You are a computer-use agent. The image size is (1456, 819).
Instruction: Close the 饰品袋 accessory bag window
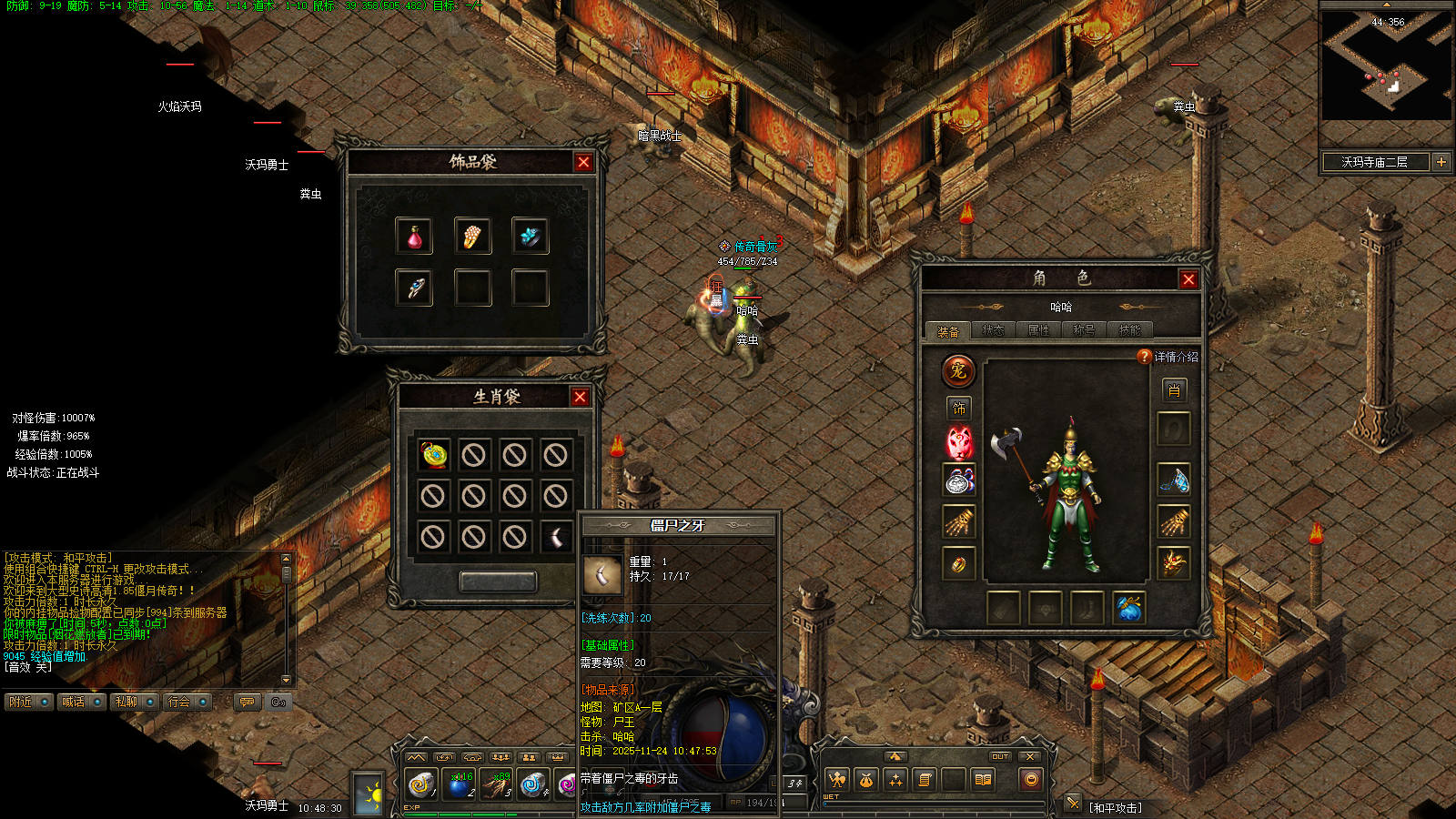coord(583,162)
